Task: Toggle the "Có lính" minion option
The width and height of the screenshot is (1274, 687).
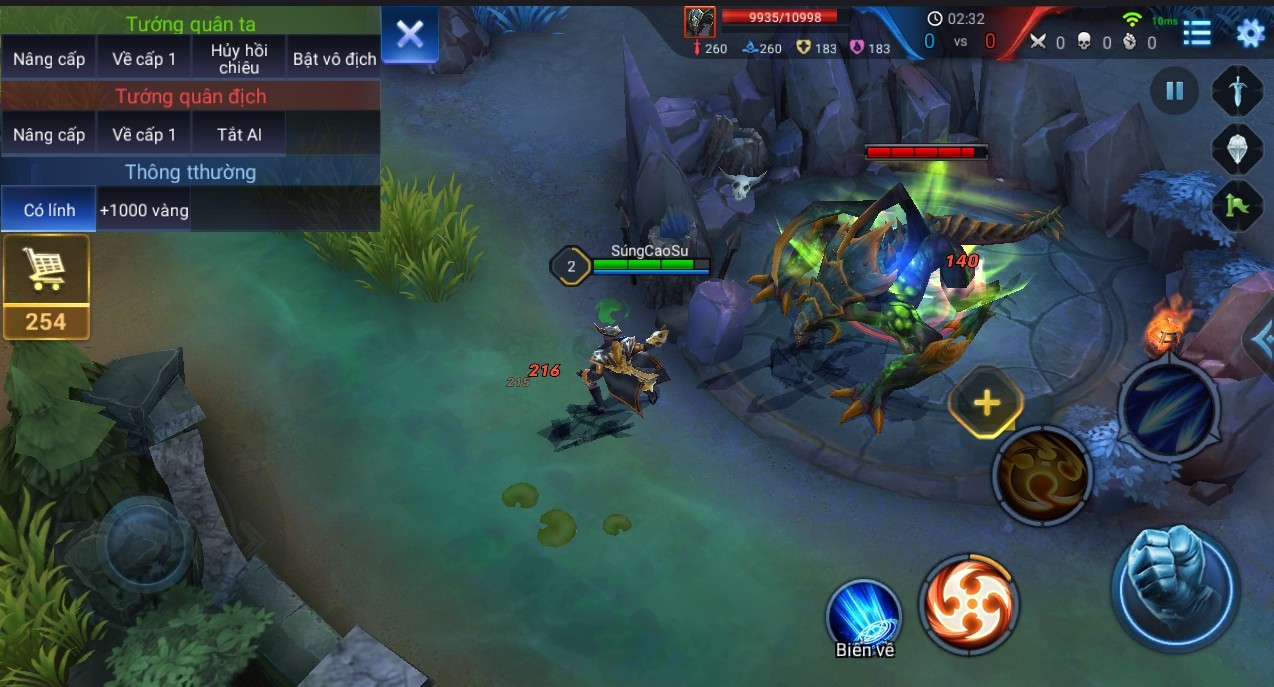Action: 48,210
